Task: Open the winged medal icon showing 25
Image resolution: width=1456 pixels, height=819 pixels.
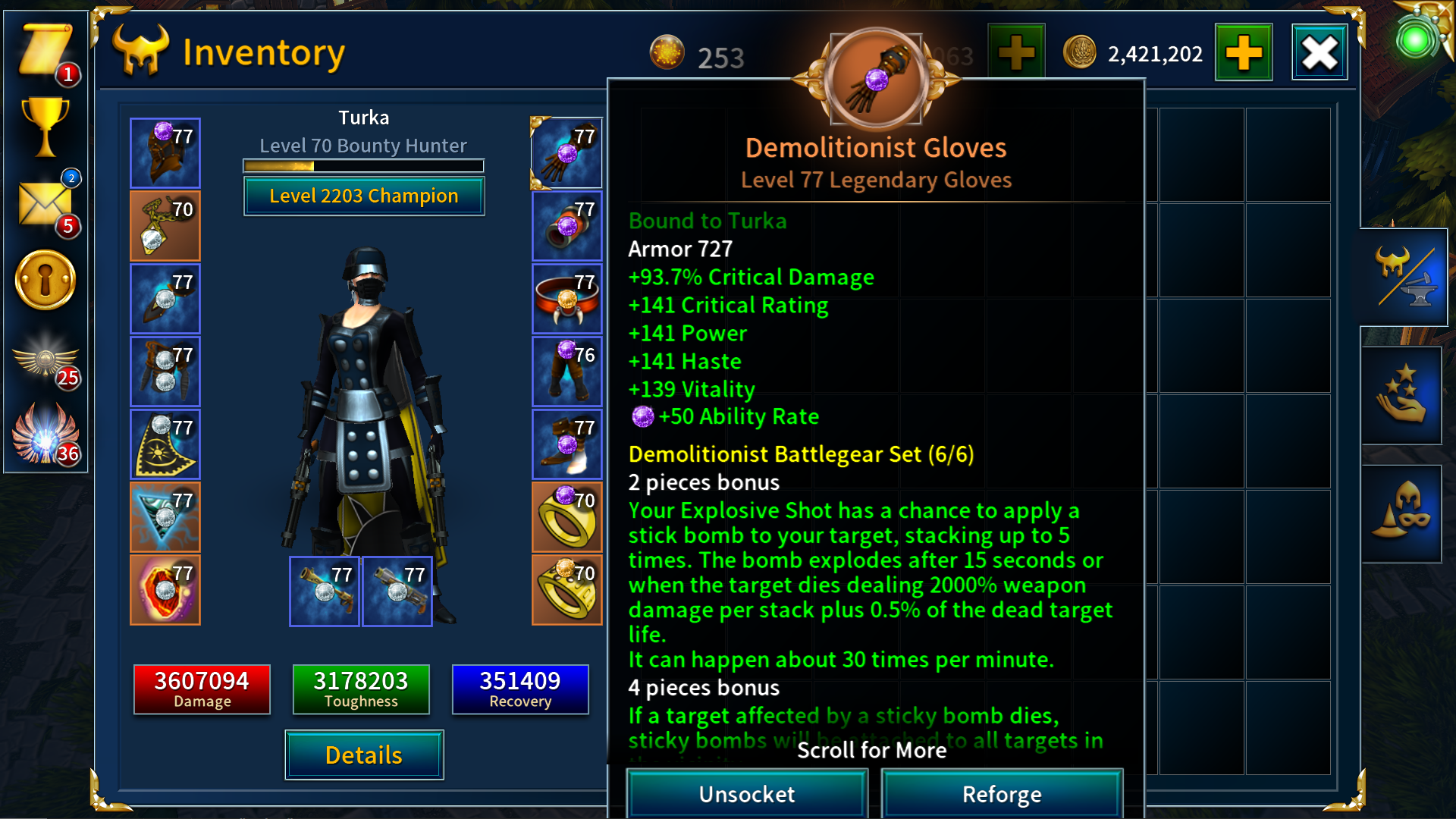Action: [45, 364]
